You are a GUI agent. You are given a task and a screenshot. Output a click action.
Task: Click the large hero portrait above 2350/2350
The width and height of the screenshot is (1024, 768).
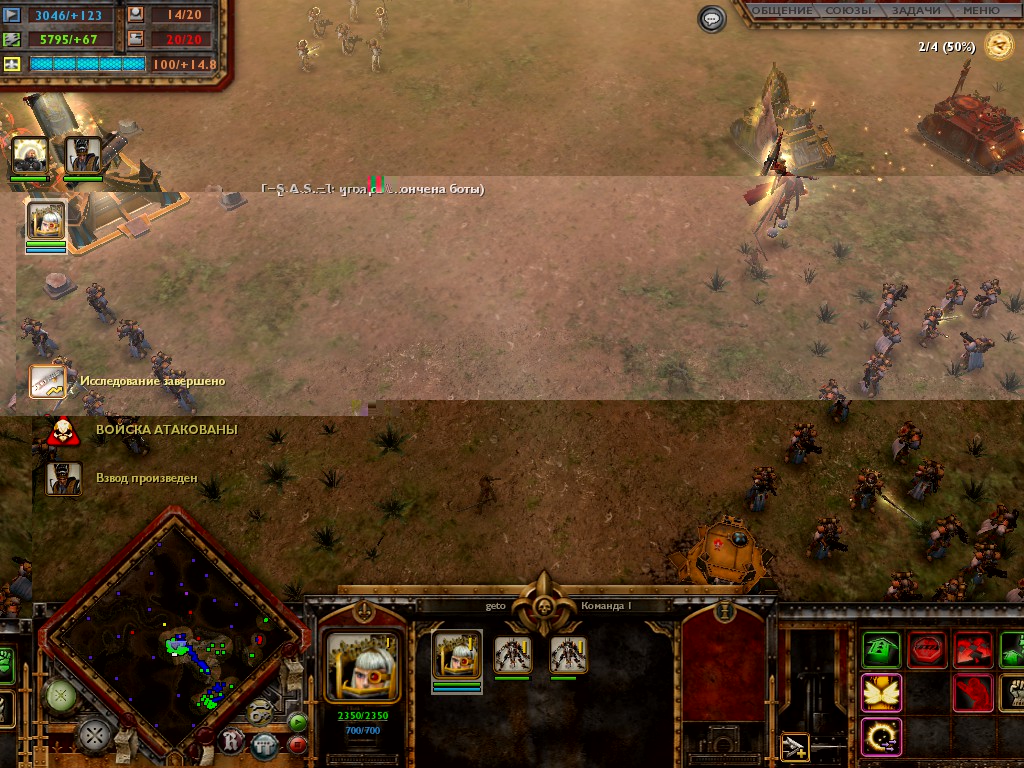pyautogui.click(x=363, y=667)
